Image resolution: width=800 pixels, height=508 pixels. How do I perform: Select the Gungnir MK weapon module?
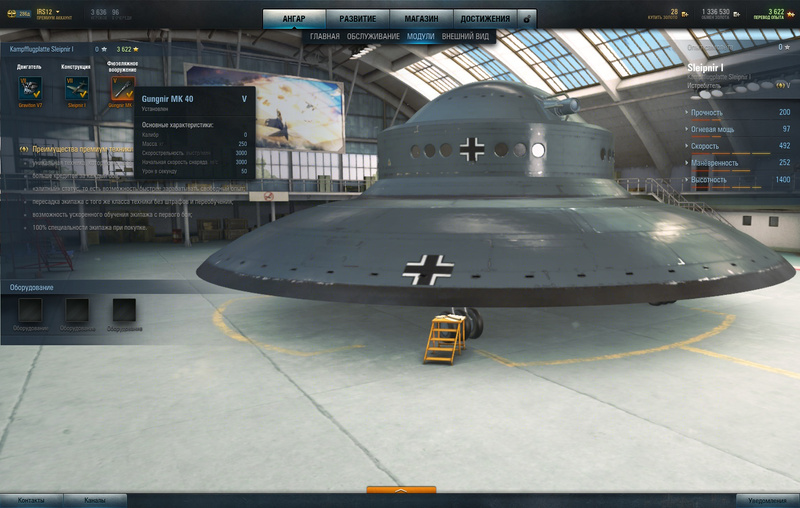click(x=123, y=91)
